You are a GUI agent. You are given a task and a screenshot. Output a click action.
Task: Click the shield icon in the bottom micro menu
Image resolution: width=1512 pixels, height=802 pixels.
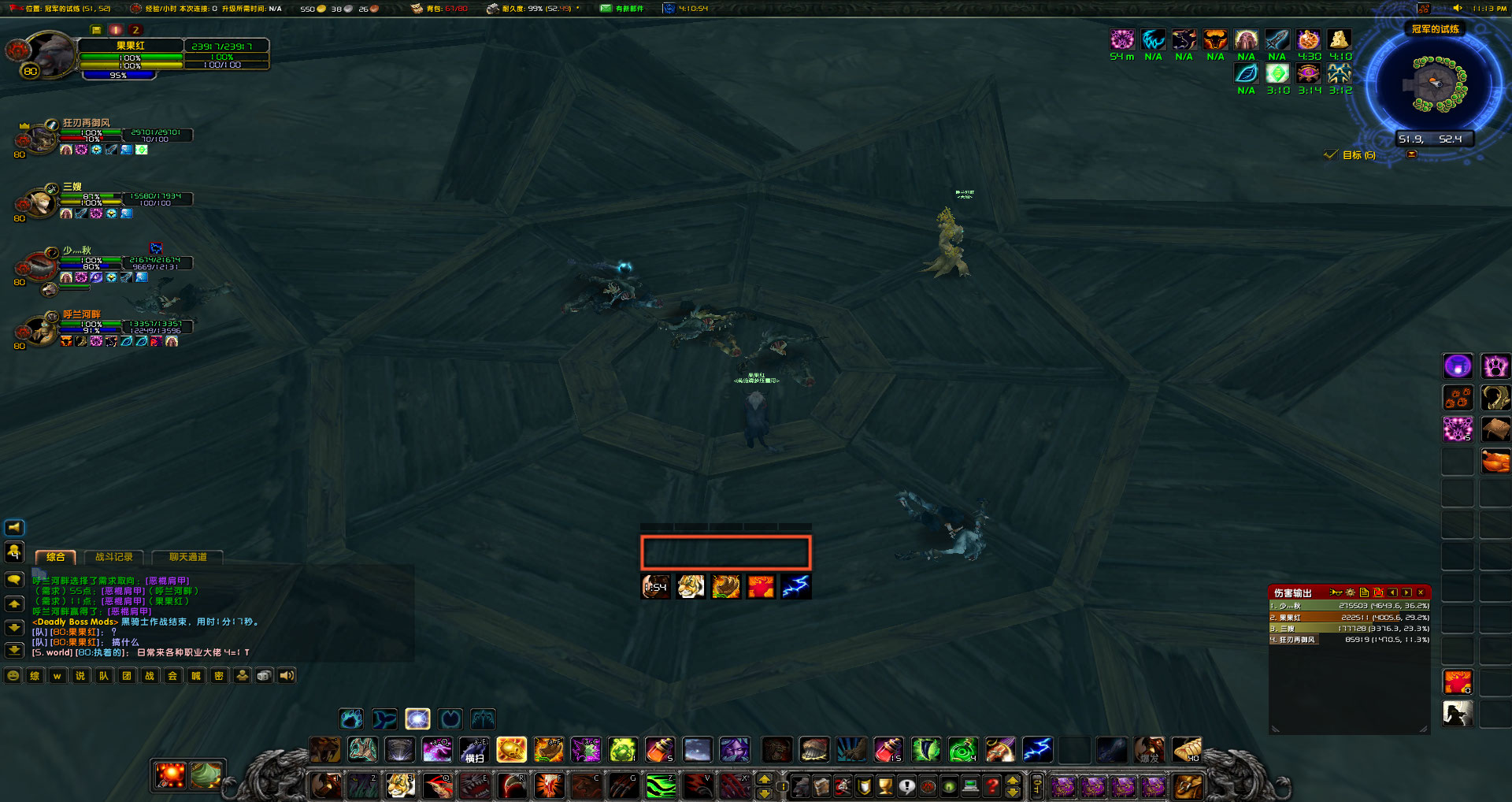coord(864,786)
